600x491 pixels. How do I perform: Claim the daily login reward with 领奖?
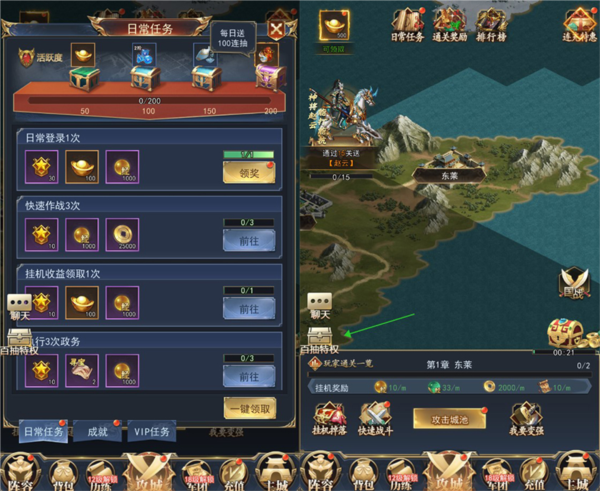(248, 172)
